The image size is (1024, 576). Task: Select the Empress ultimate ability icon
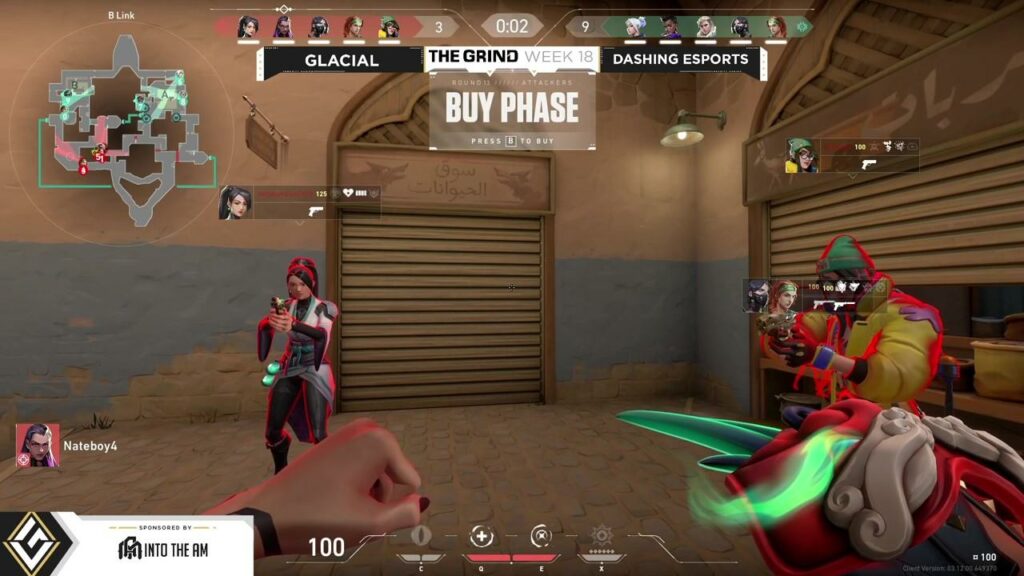(x=601, y=537)
